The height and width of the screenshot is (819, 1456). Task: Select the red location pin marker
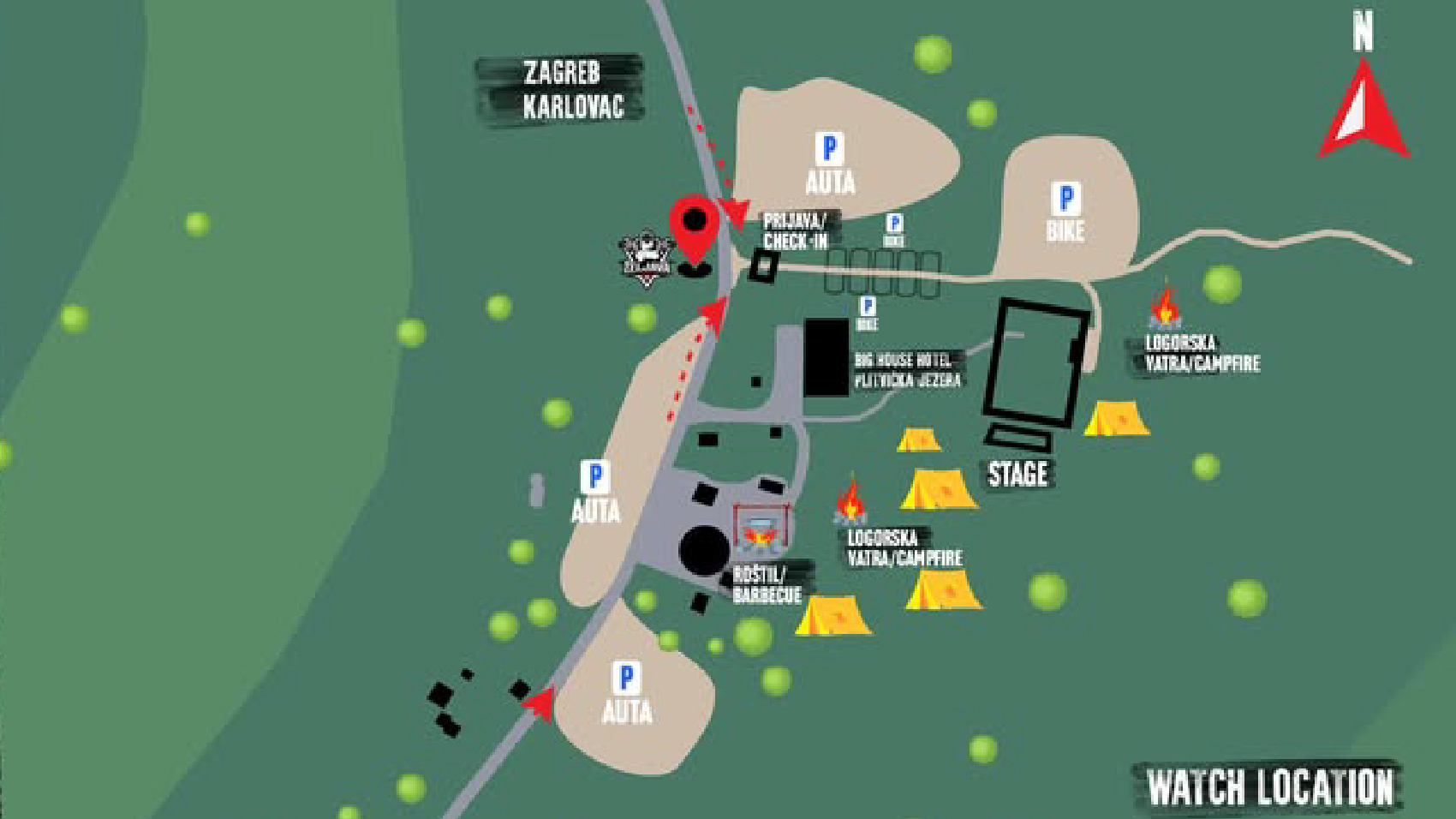(x=695, y=230)
